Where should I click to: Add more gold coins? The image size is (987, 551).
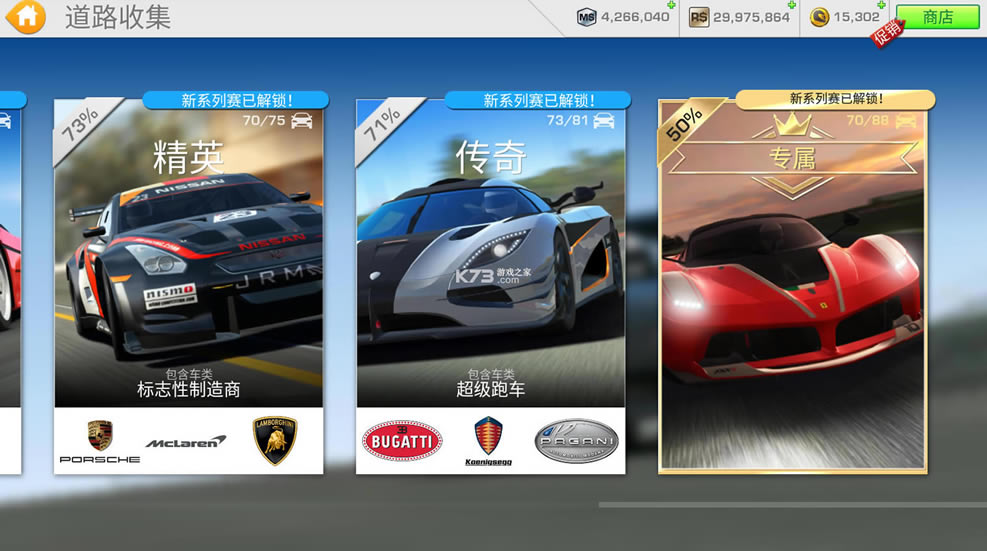(881, 6)
